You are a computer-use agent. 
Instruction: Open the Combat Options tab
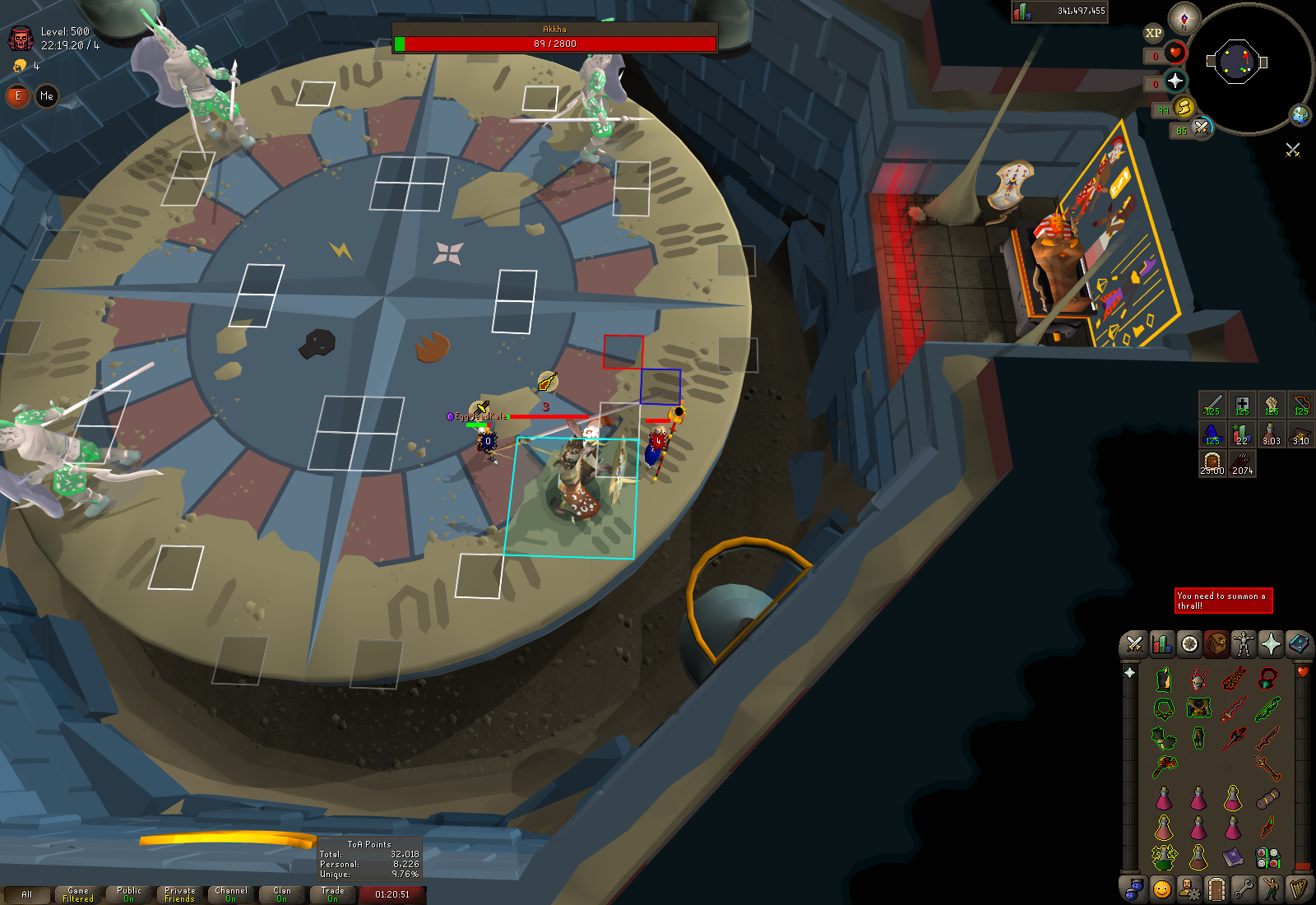pos(1135,644)
